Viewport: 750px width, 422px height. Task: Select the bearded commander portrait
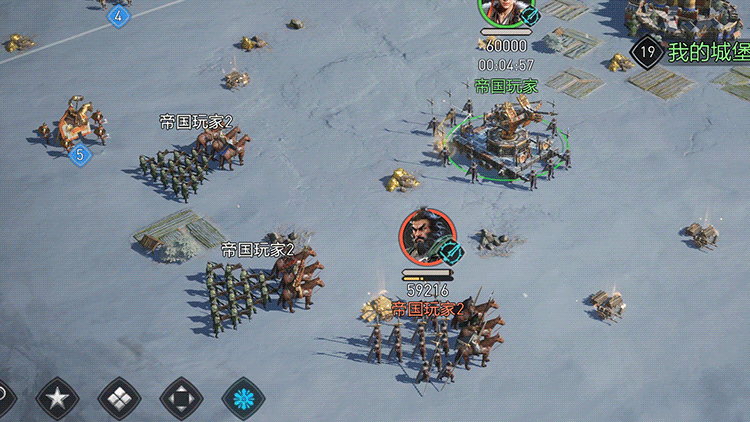pos(427,236)
